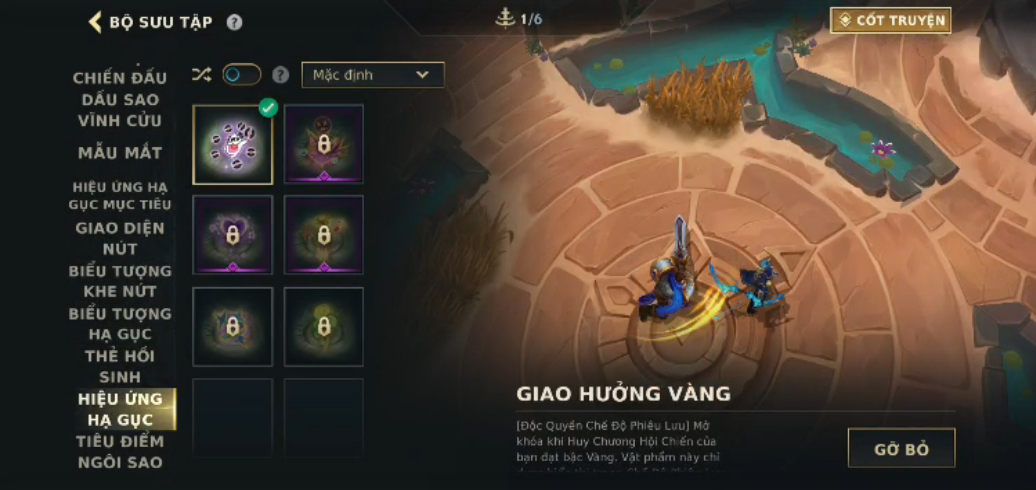
Task: Toggle the switch next to the shuffle icon
Action: pyautogui.click(x=241, y=75)
